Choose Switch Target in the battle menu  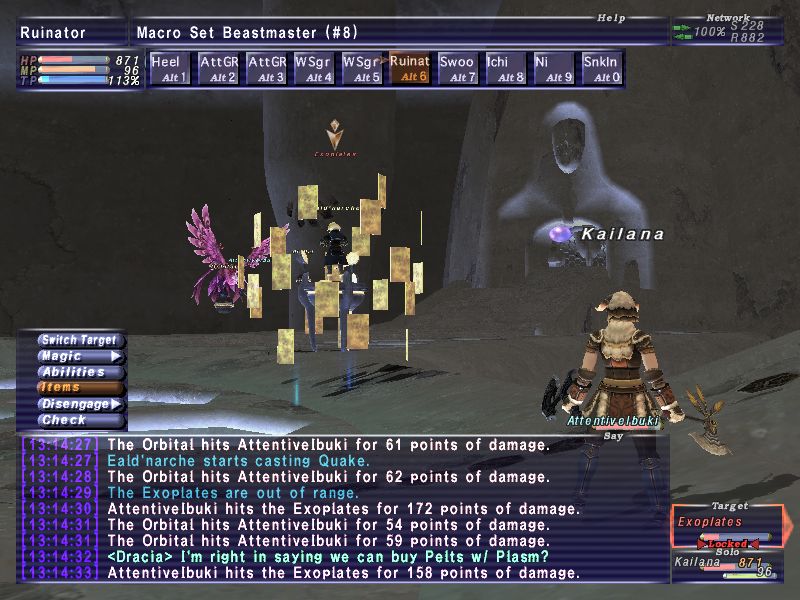80,340
